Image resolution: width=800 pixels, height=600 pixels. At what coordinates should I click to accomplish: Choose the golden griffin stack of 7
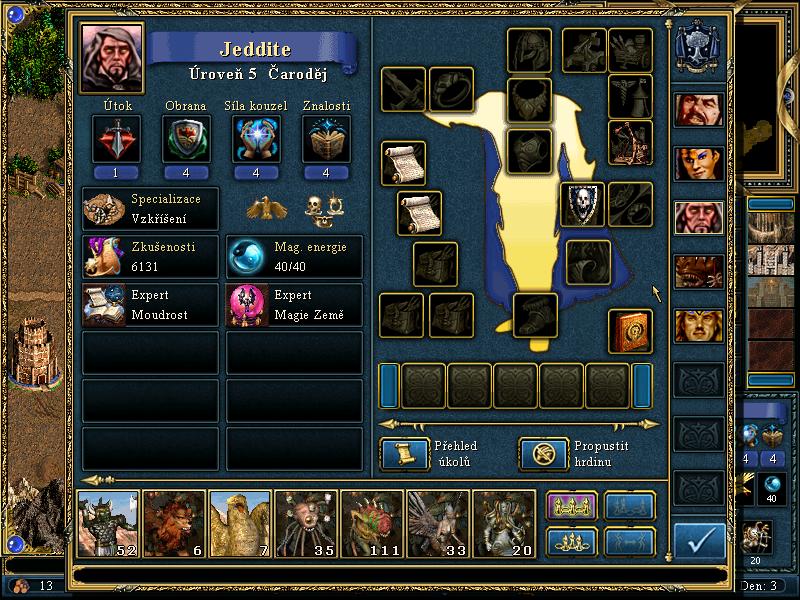240,523
